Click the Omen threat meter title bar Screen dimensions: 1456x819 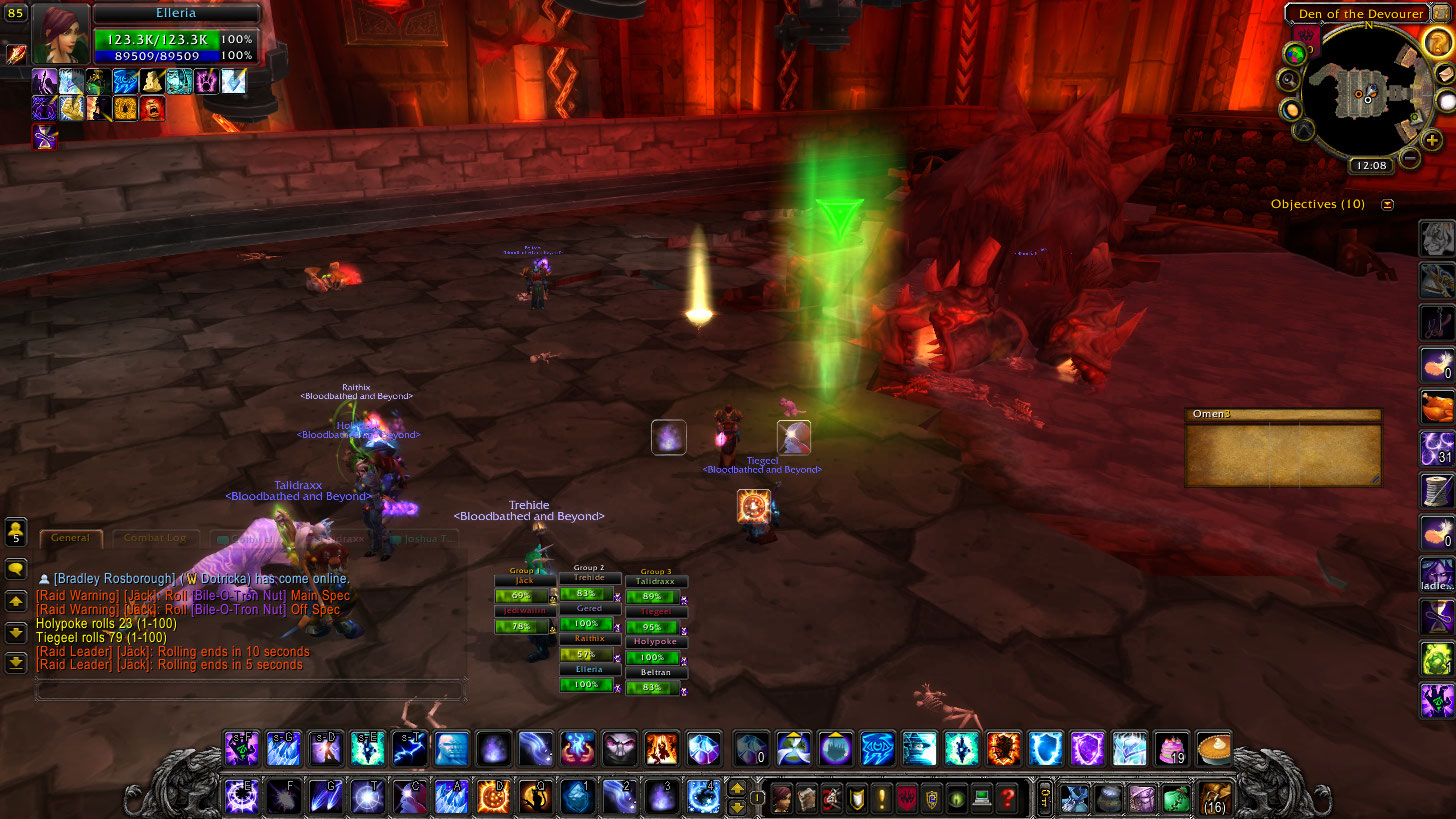(x=1282, y=415)
